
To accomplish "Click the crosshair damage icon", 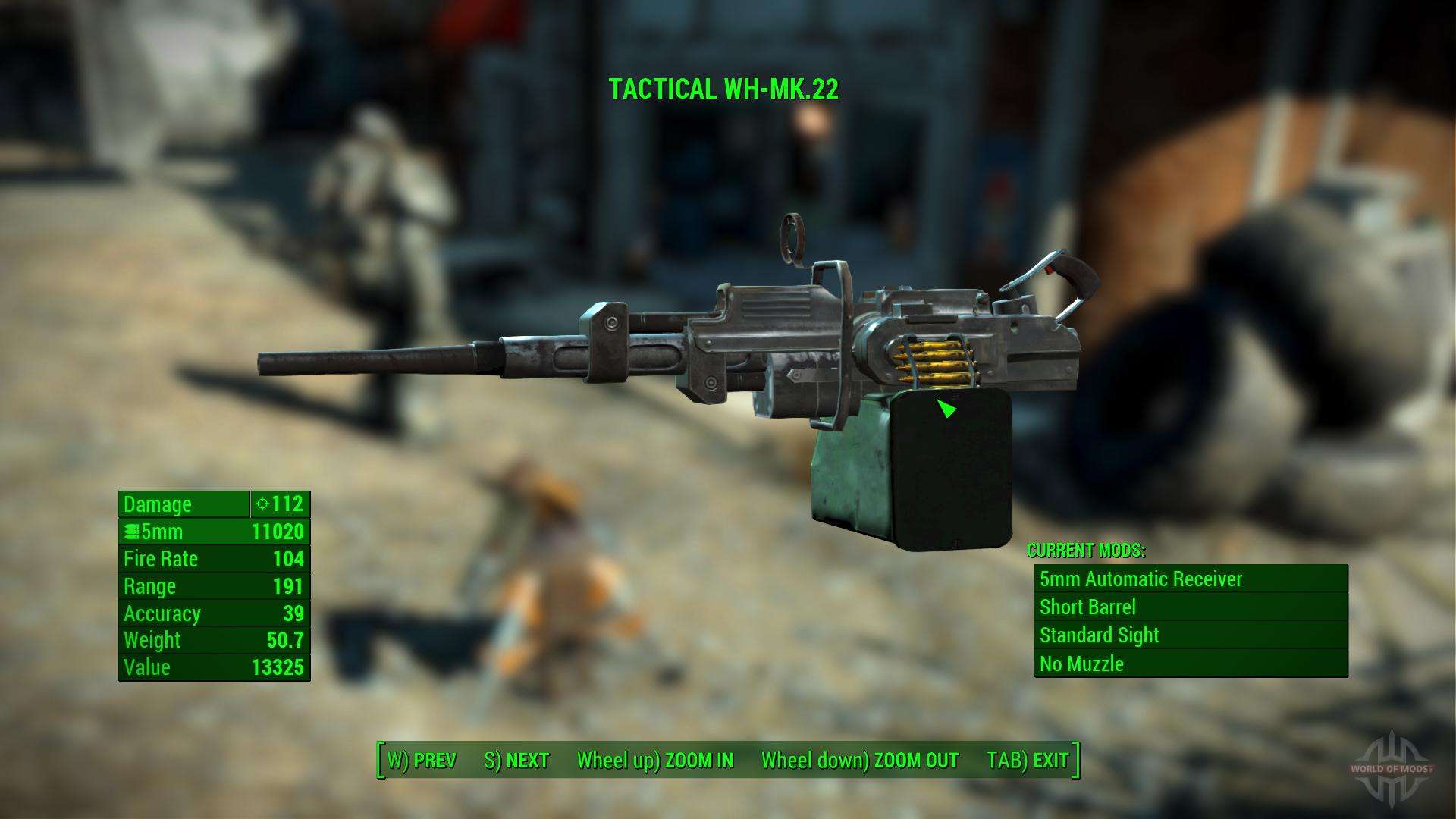I will tap(263, 504).
